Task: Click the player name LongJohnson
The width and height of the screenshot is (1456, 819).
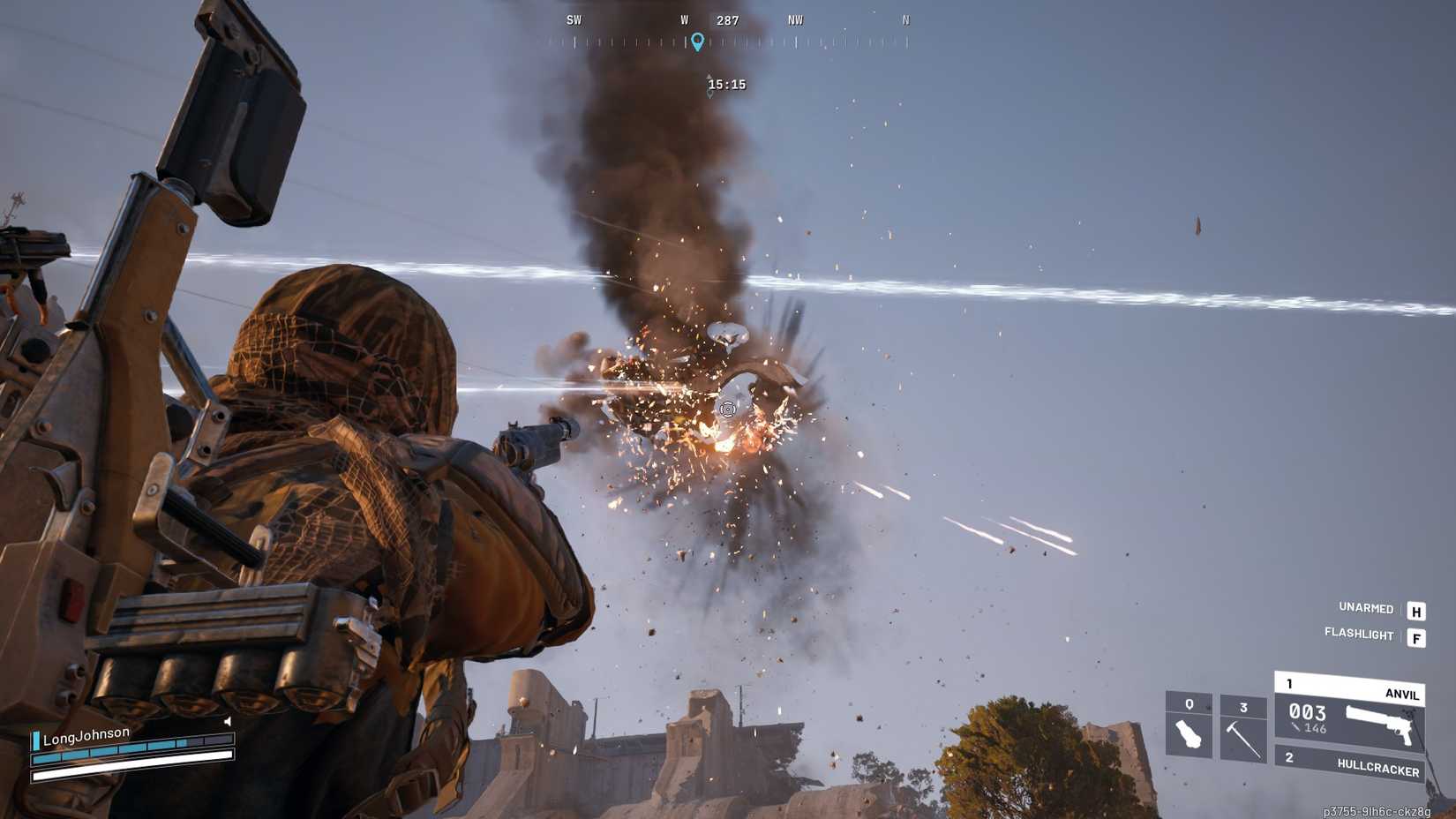Action: click(x=86, y=736)
